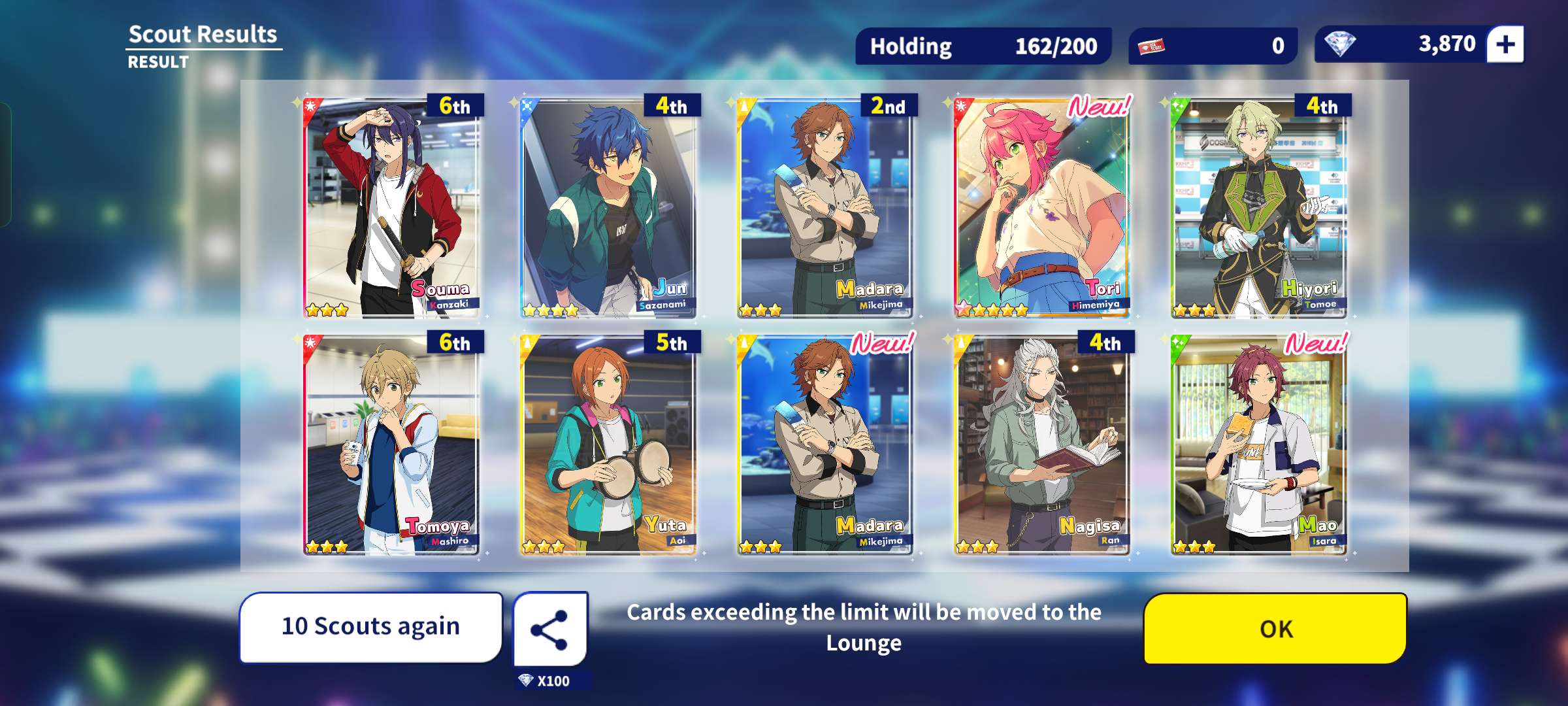Click the 10 Scouts again button
The image size is (1568, 706).
point(370,626)
